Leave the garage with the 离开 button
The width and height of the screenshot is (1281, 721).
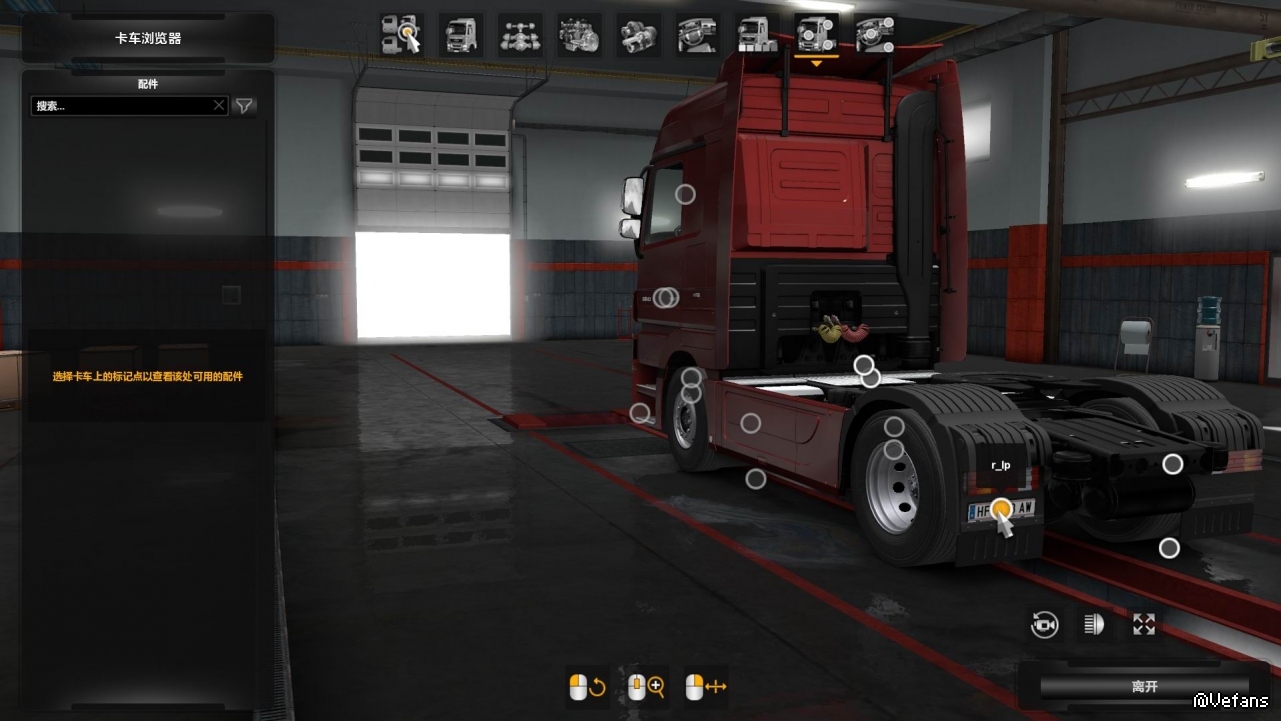click(1144, 687)
